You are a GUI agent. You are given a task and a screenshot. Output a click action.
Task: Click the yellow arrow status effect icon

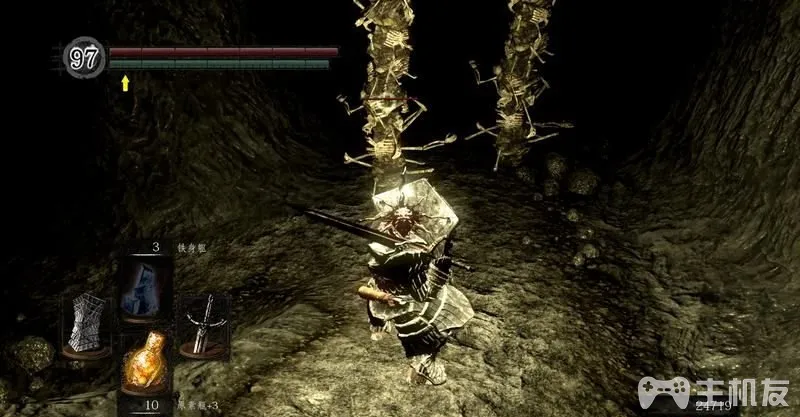tap(126, 84)
